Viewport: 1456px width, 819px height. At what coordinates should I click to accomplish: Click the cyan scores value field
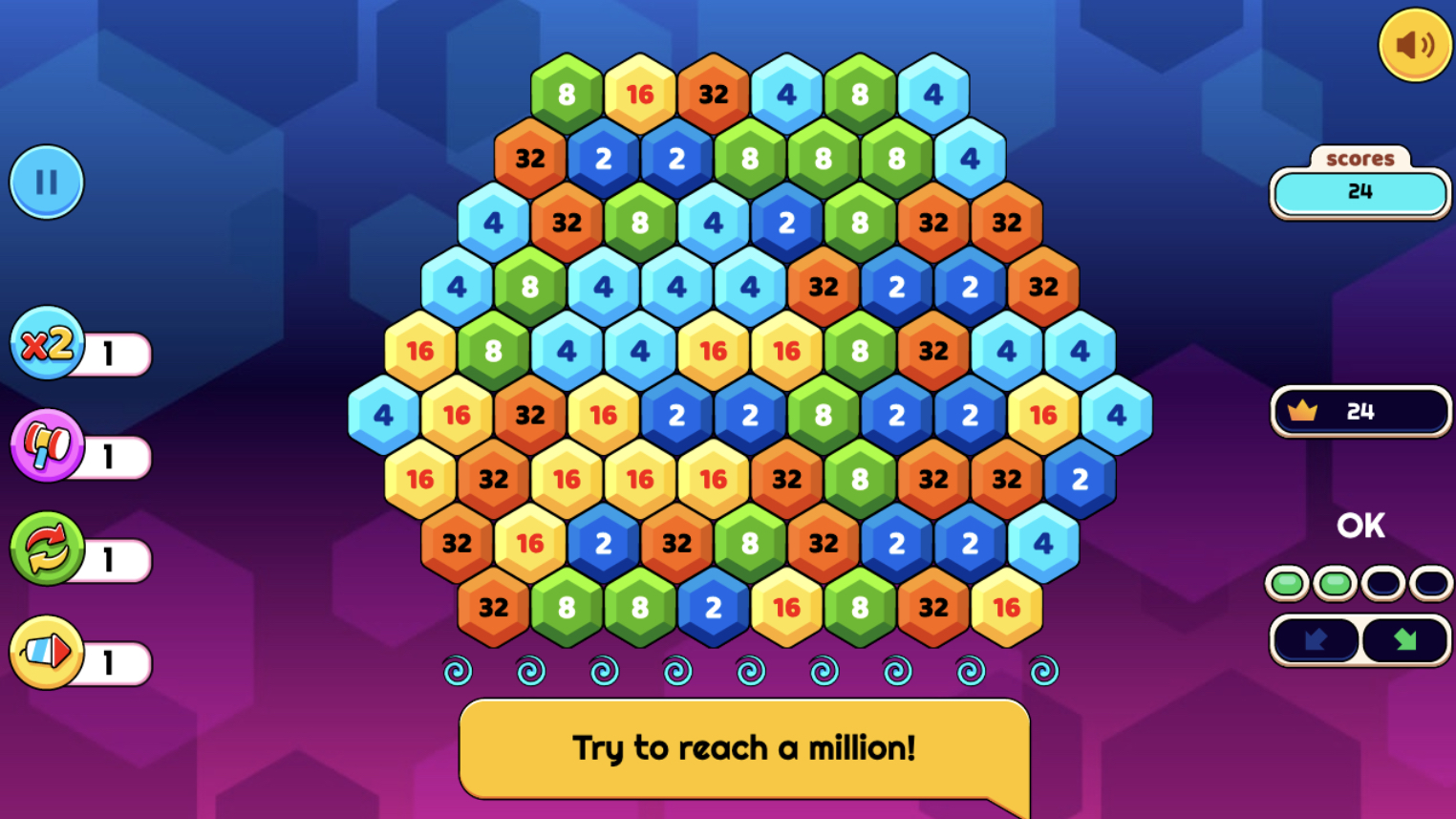pyautogui.click(x=1360, y=193)
